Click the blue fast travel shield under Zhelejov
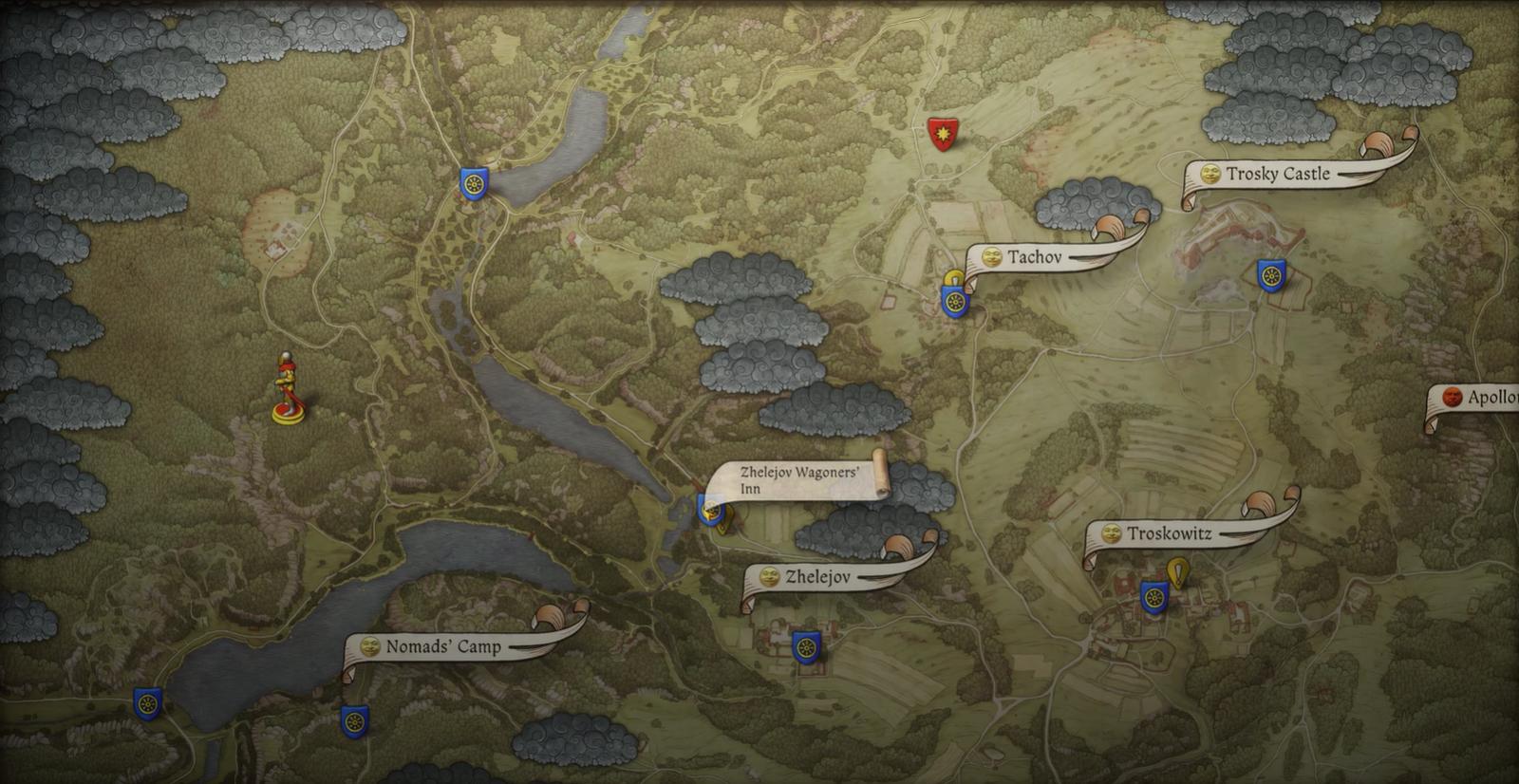Image resolution: width=1519 pixels, height=784 pixels. 806,647
